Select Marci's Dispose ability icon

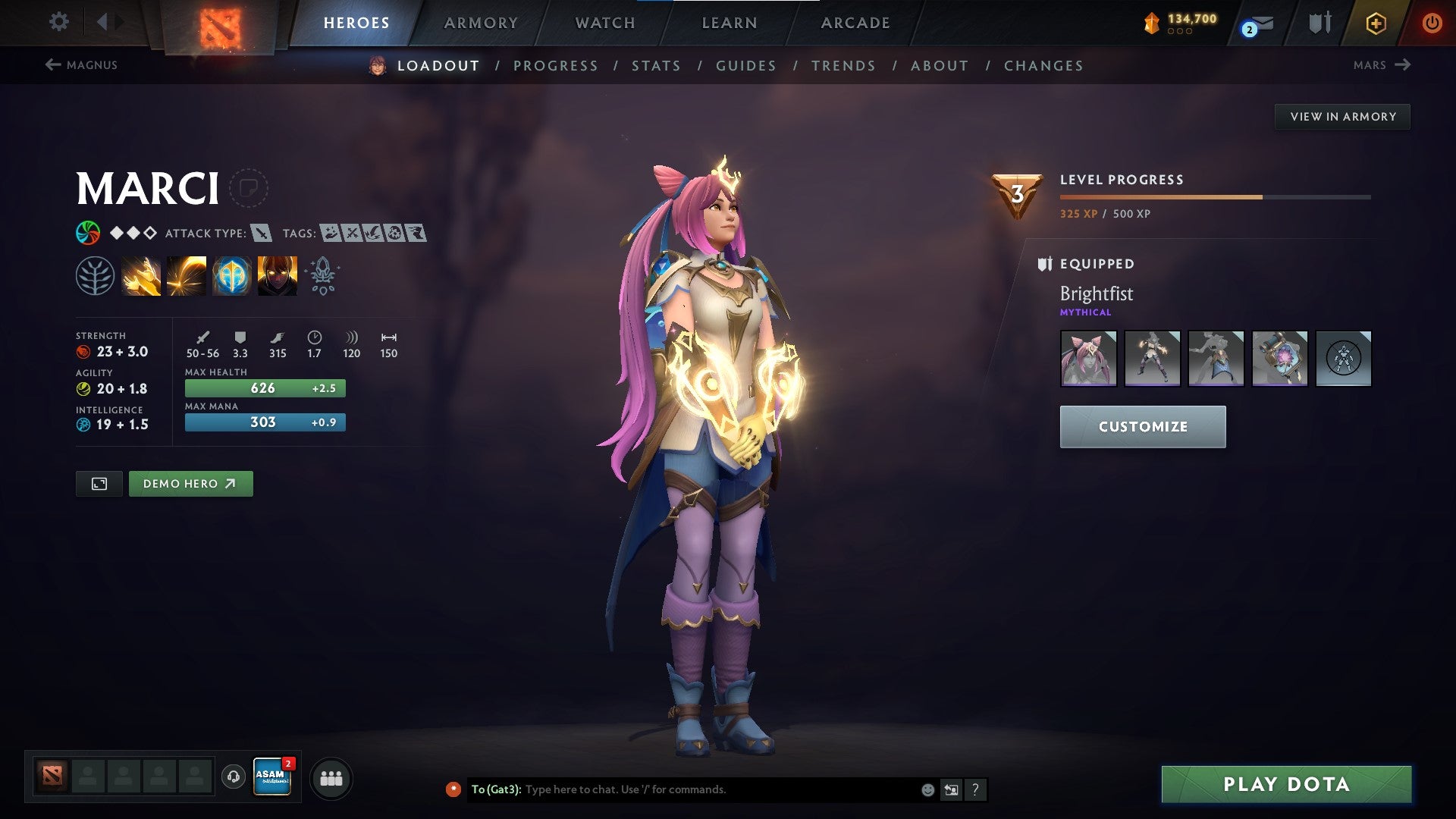(x=140, y=275)
